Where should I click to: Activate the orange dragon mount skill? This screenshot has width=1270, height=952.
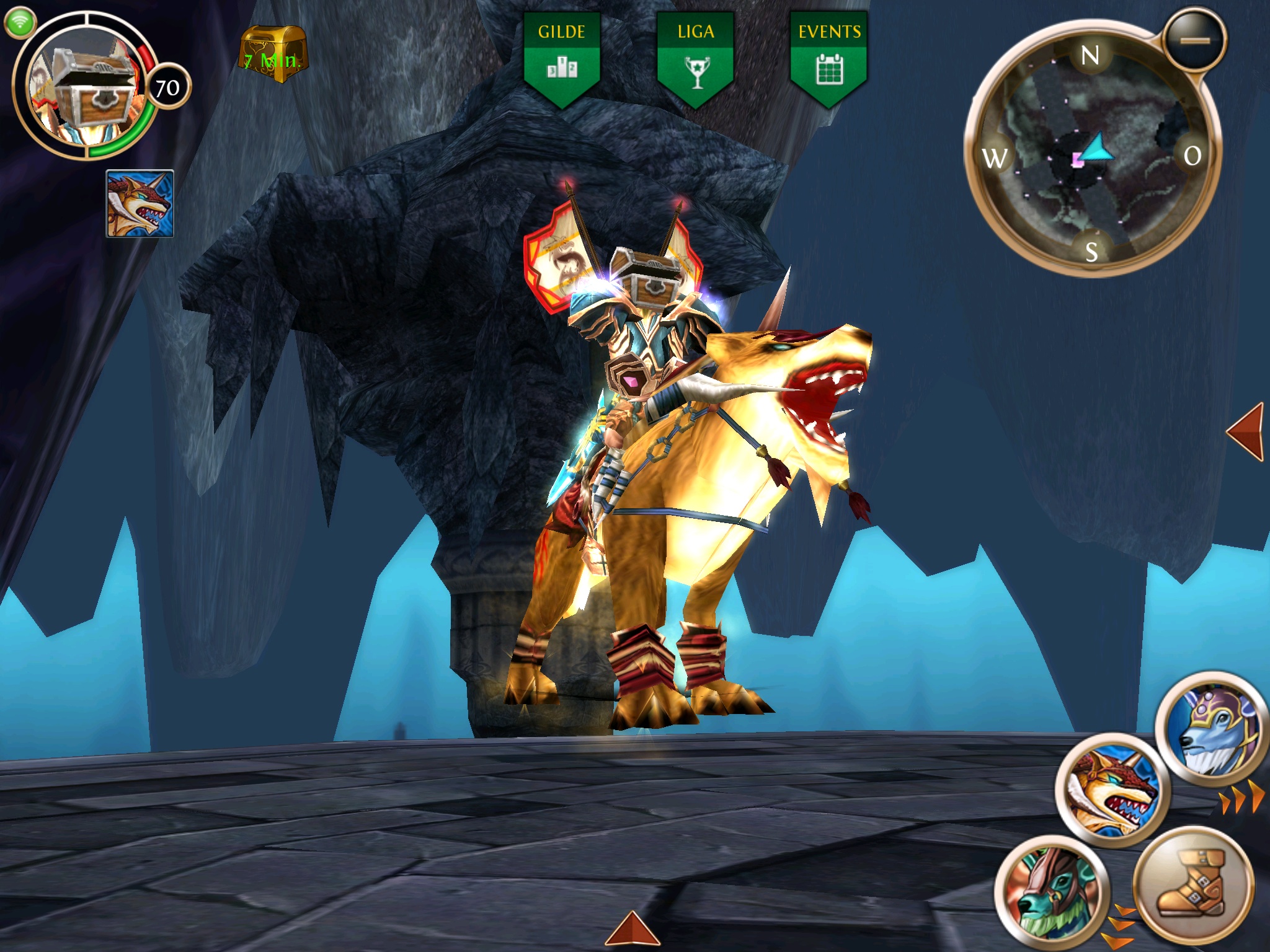(x=1112, y=790)
